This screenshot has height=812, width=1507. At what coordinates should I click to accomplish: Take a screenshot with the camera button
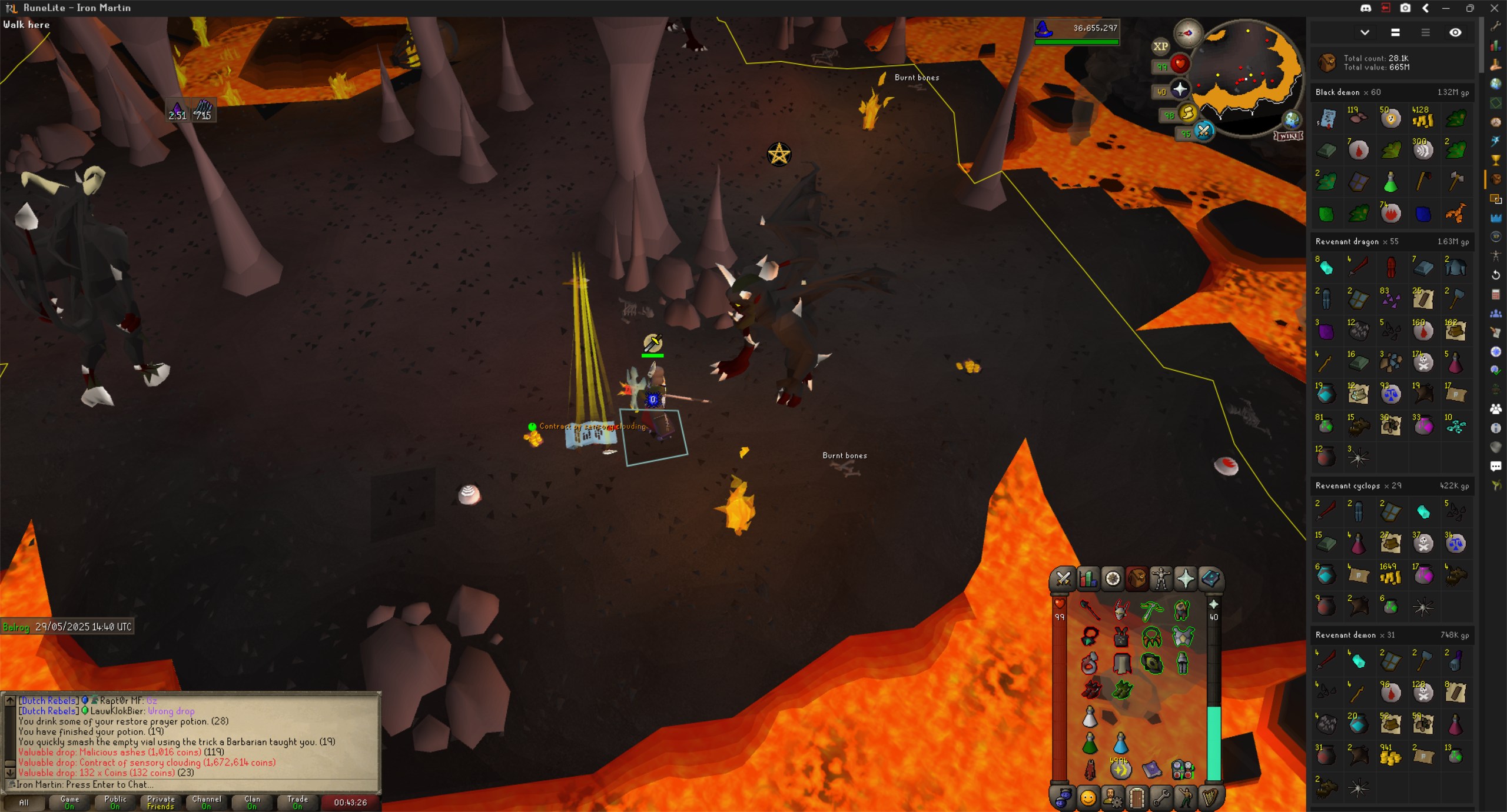tap(1405, 8)
